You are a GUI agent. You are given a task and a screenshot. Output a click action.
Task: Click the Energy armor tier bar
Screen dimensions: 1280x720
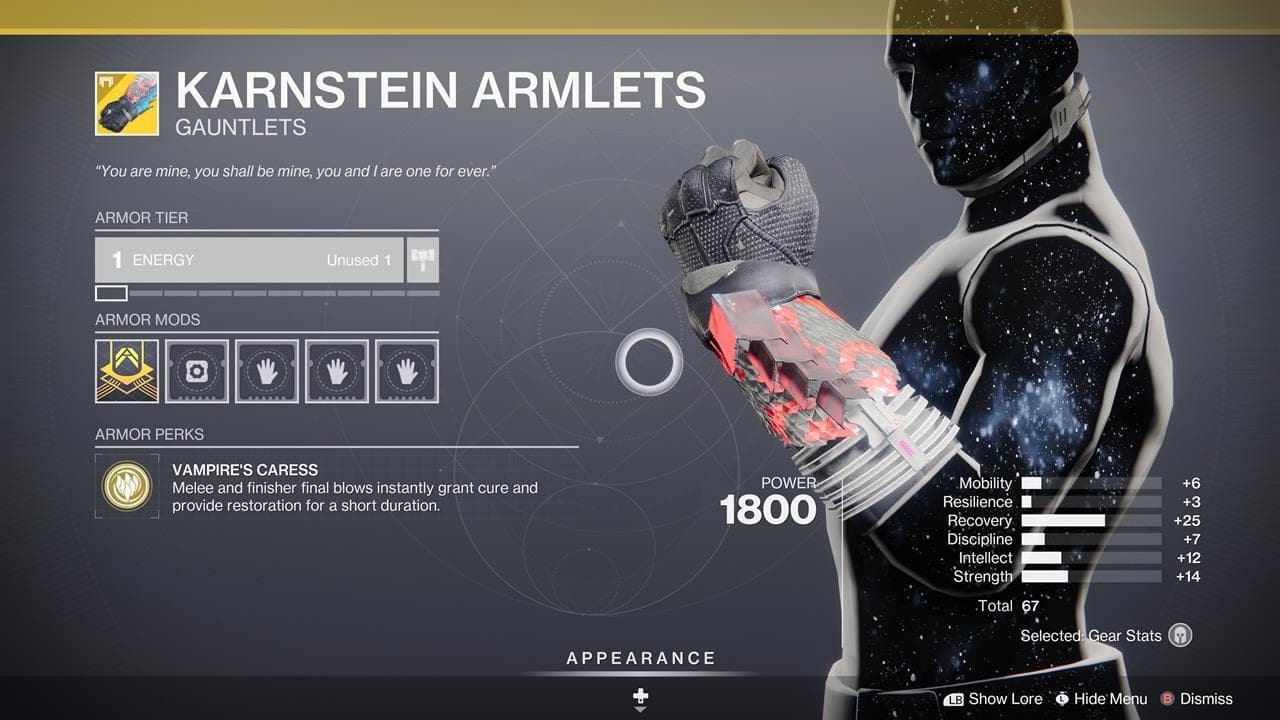point(248,259)
